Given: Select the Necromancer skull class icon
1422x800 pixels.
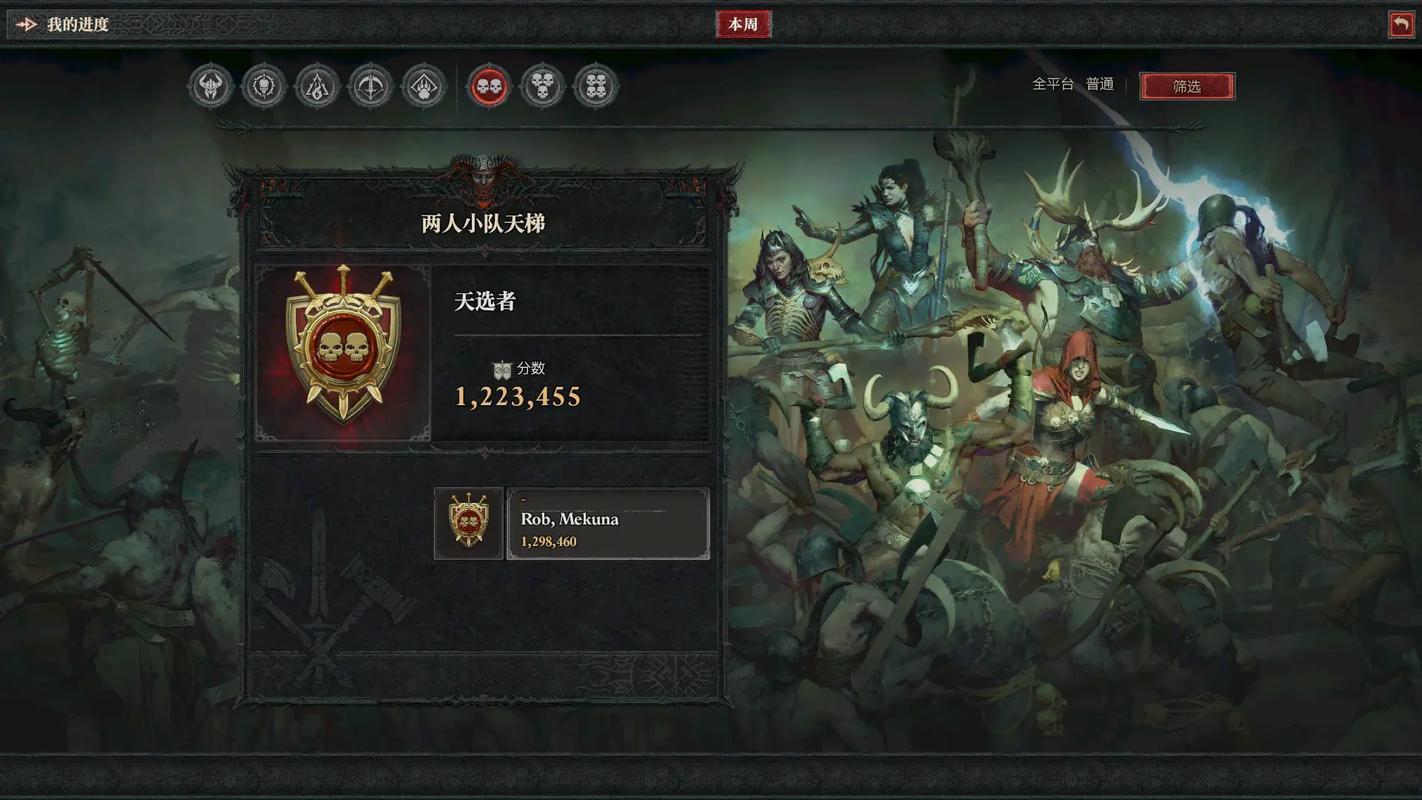Looking at the screenshot, I should 263,85.
